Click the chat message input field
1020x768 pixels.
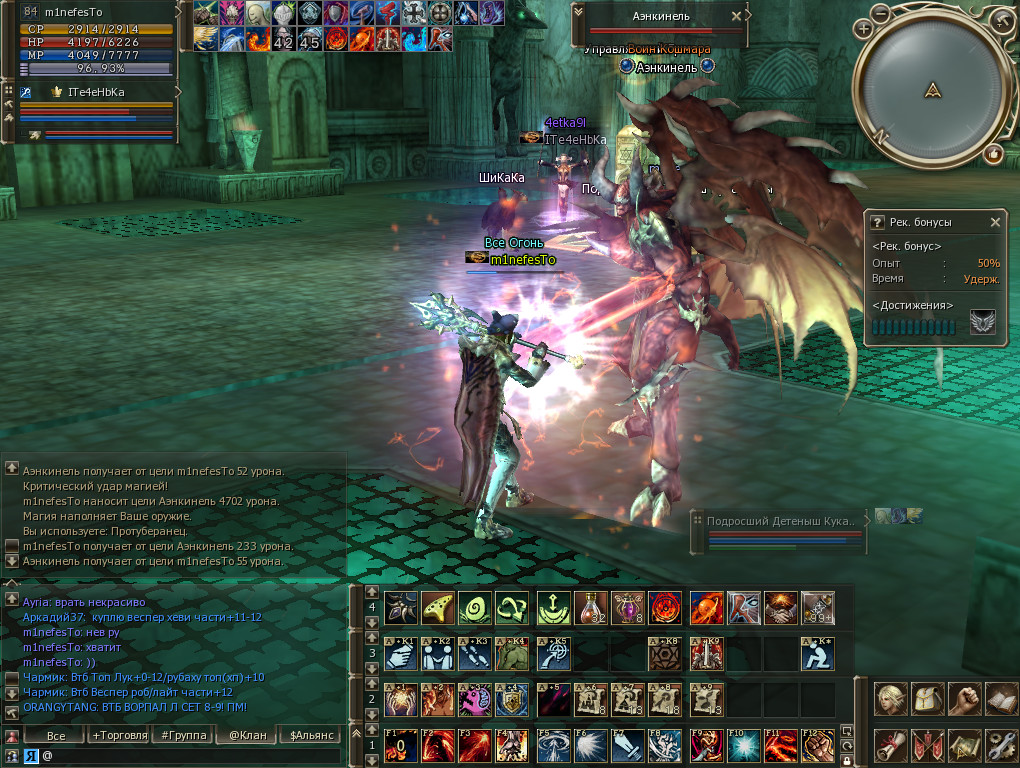190,755
